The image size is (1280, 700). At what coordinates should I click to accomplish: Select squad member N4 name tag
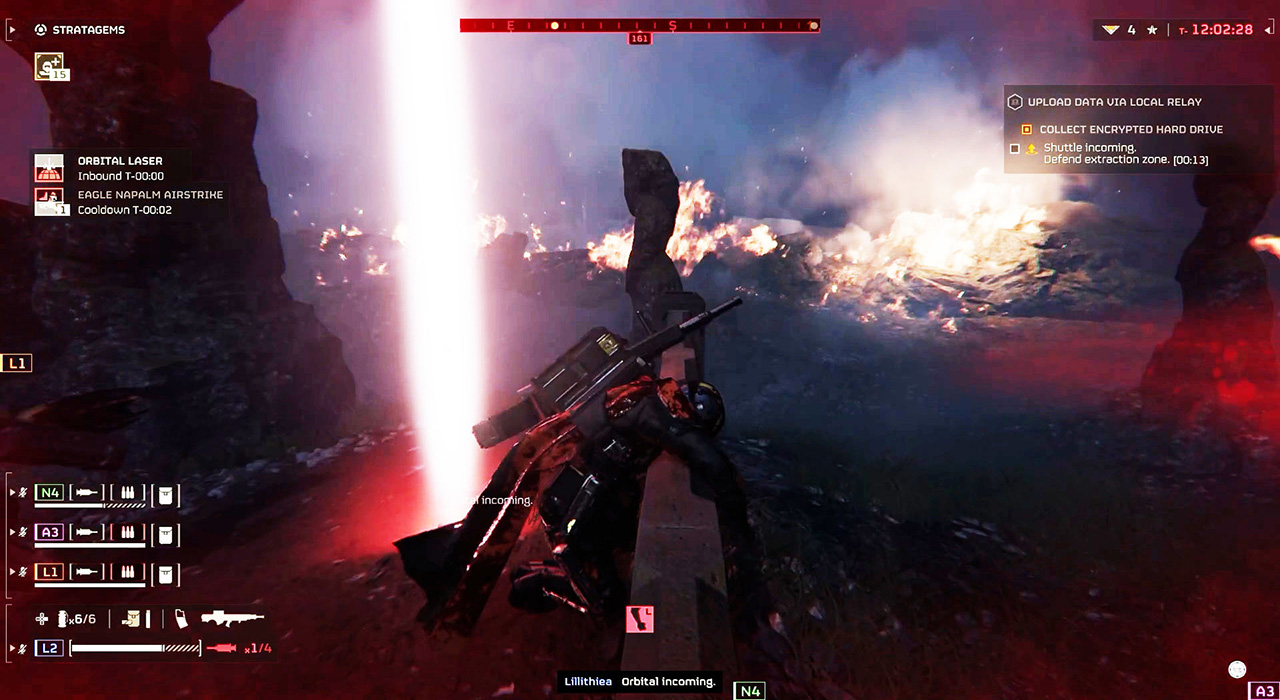(x=49, y=492)
